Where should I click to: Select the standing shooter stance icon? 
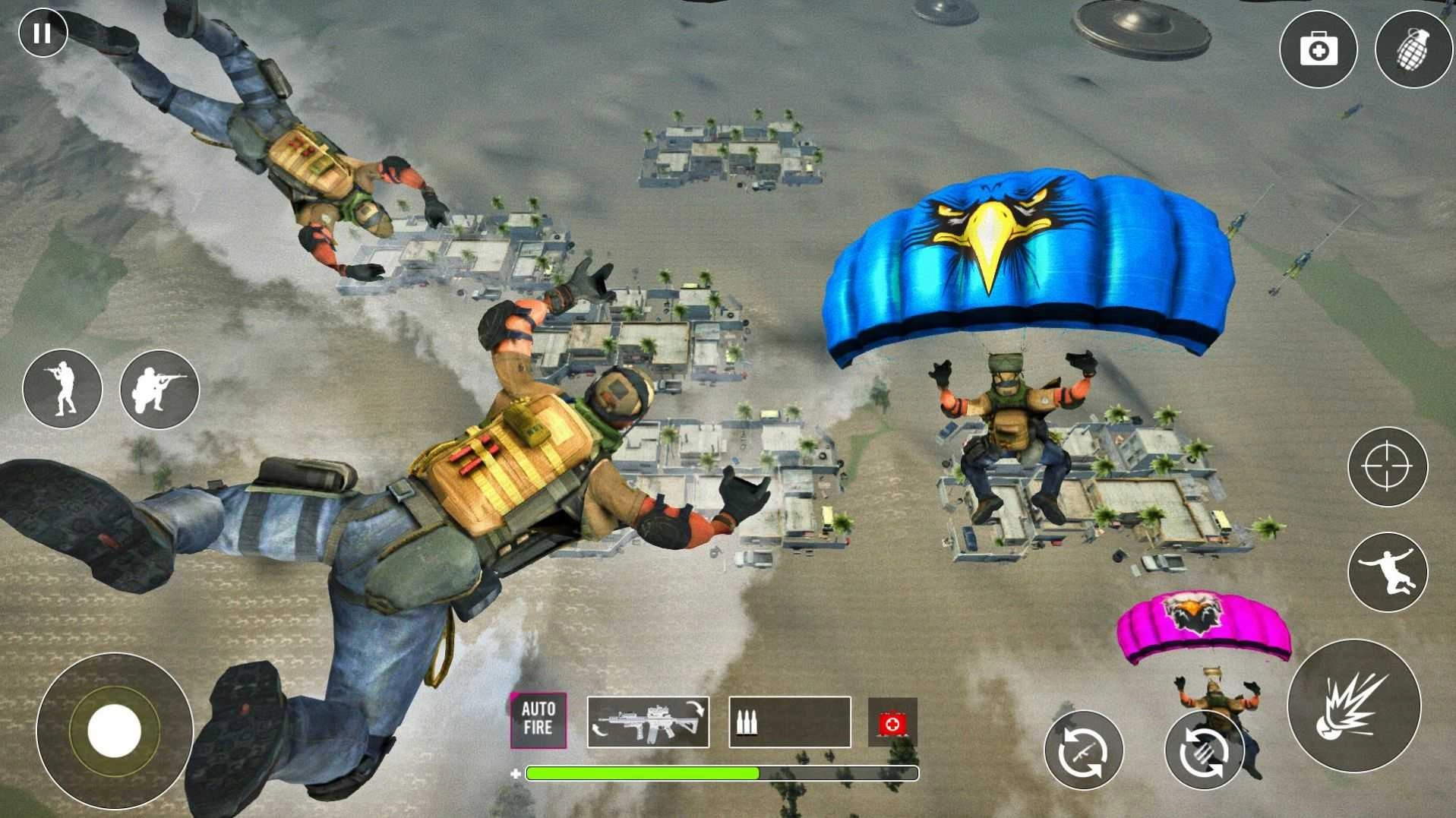(x=62, y=388)
